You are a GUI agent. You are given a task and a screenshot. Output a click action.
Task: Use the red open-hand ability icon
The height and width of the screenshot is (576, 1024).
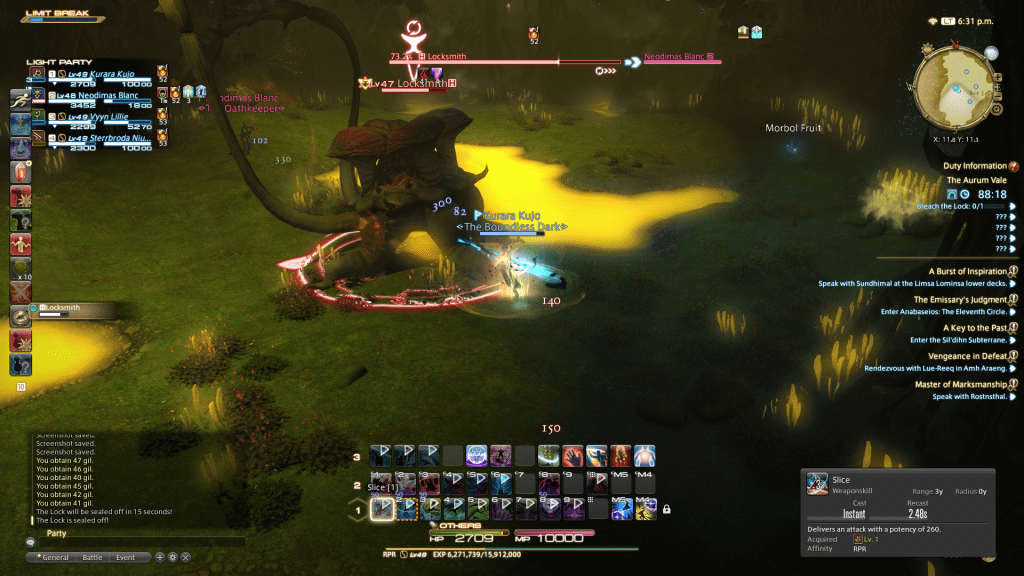coord(572,456)
